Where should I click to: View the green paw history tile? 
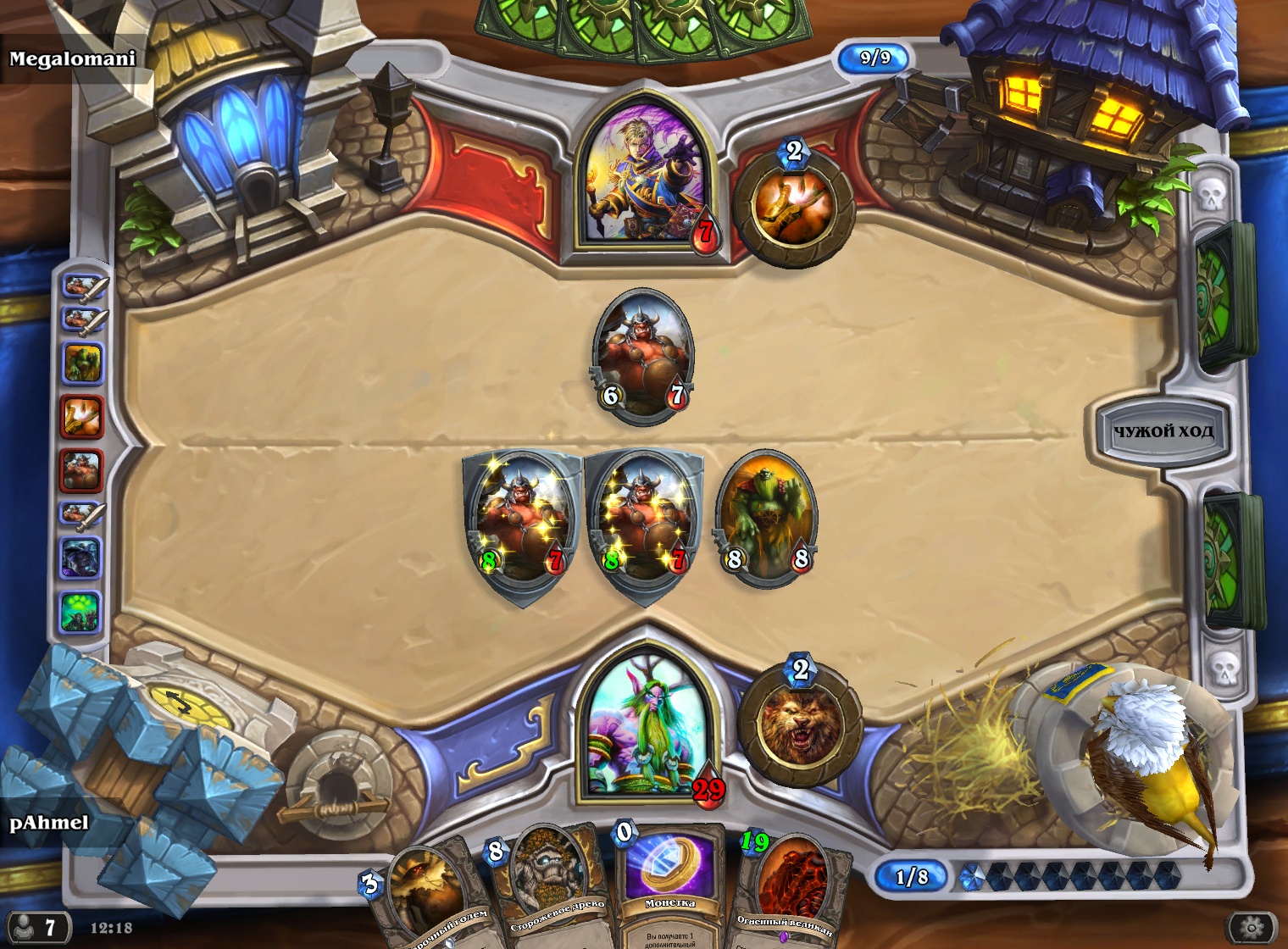pos(81,611)
